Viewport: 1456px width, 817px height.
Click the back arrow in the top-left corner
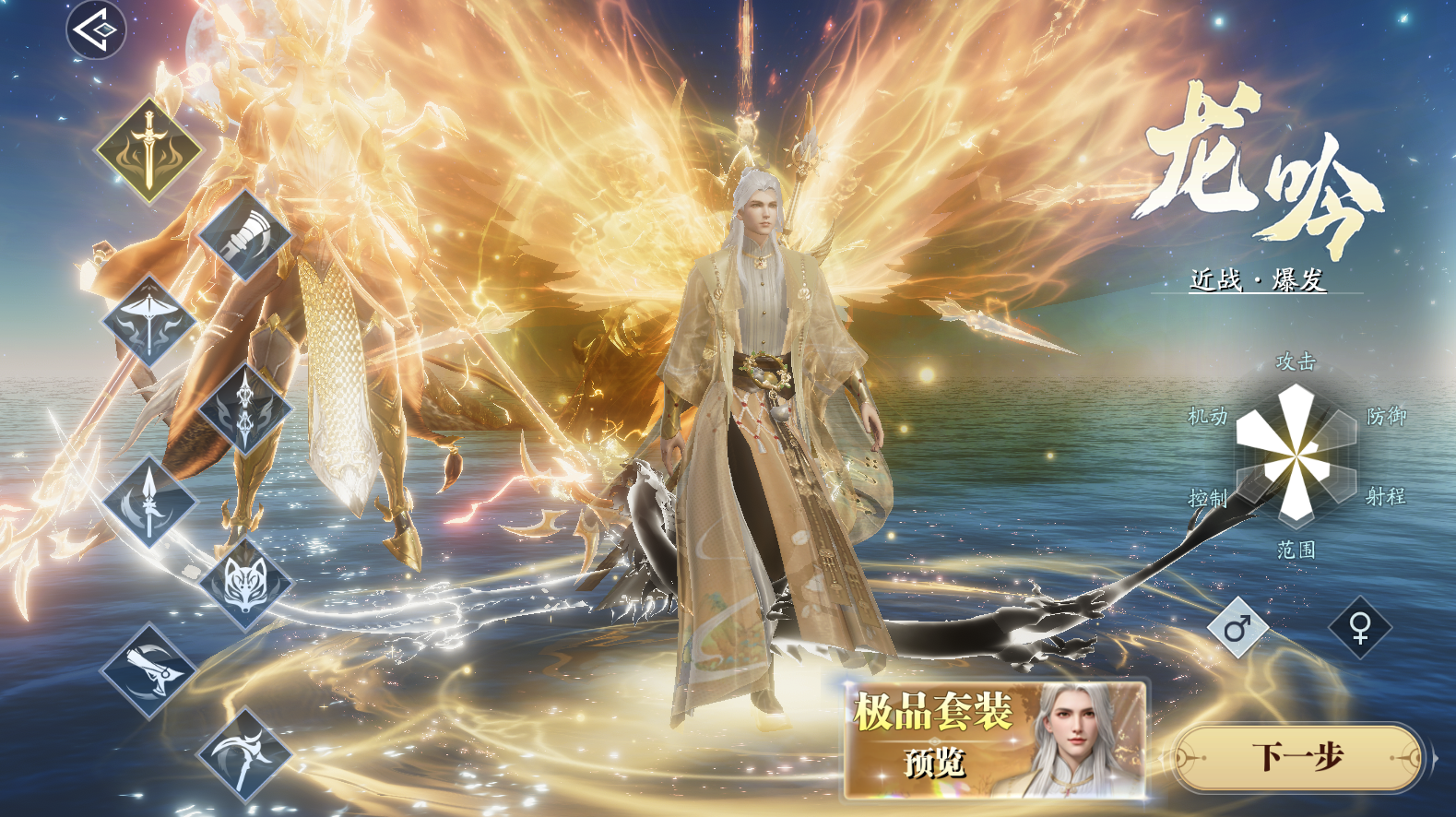pos(95,30)
